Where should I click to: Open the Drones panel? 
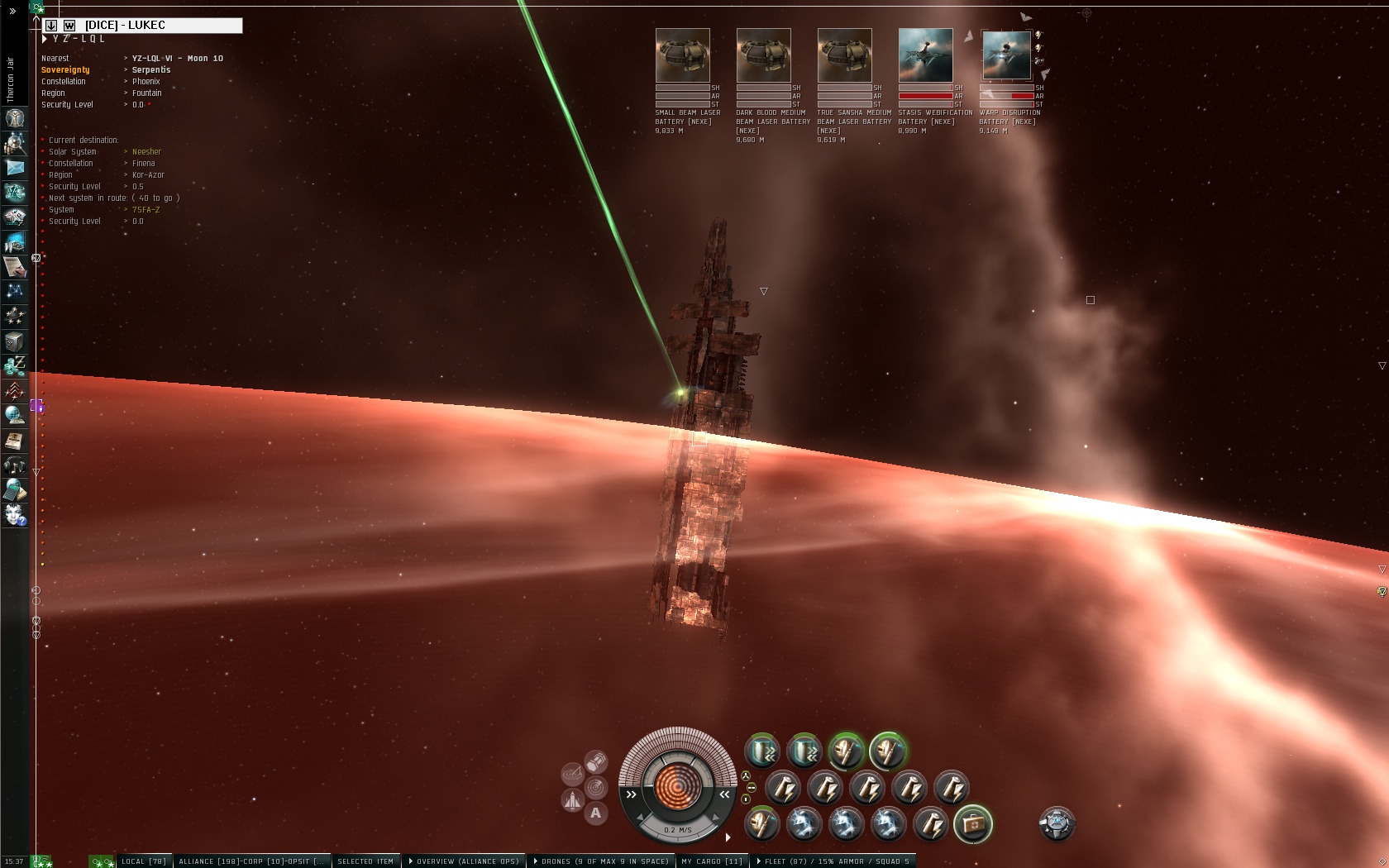point(601,861)
